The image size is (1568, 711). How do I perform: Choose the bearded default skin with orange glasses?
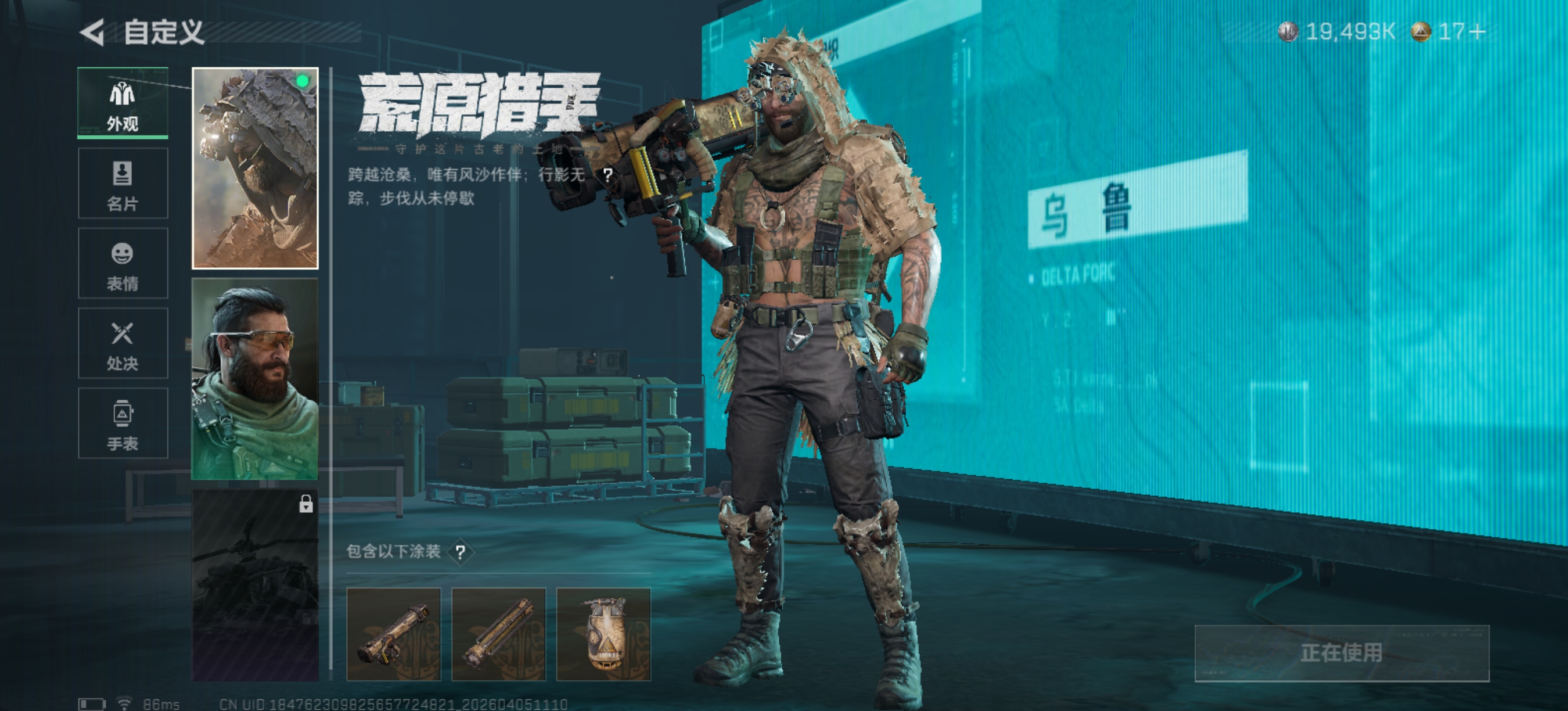pos(255,379)
